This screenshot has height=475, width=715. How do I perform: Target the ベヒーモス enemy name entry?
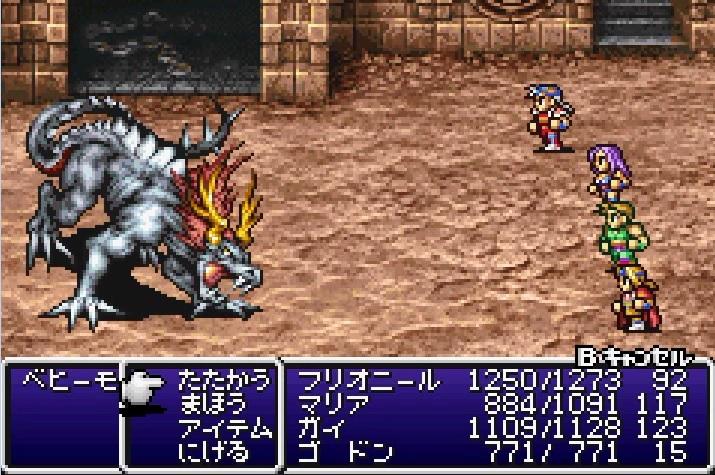tap(62, 380)
